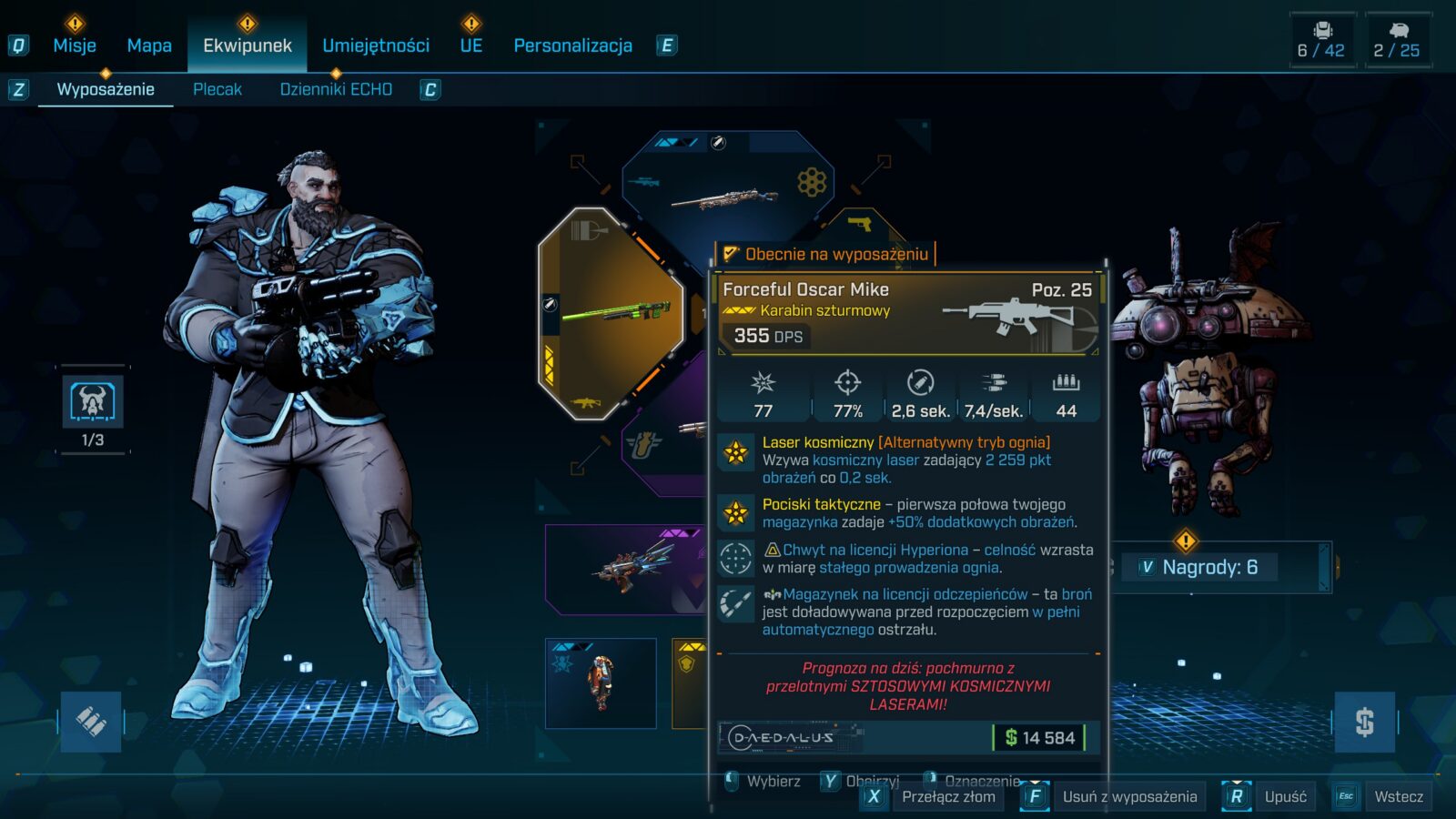
Task: Click Usuń z wyposażenia button
Action: 1129,796
